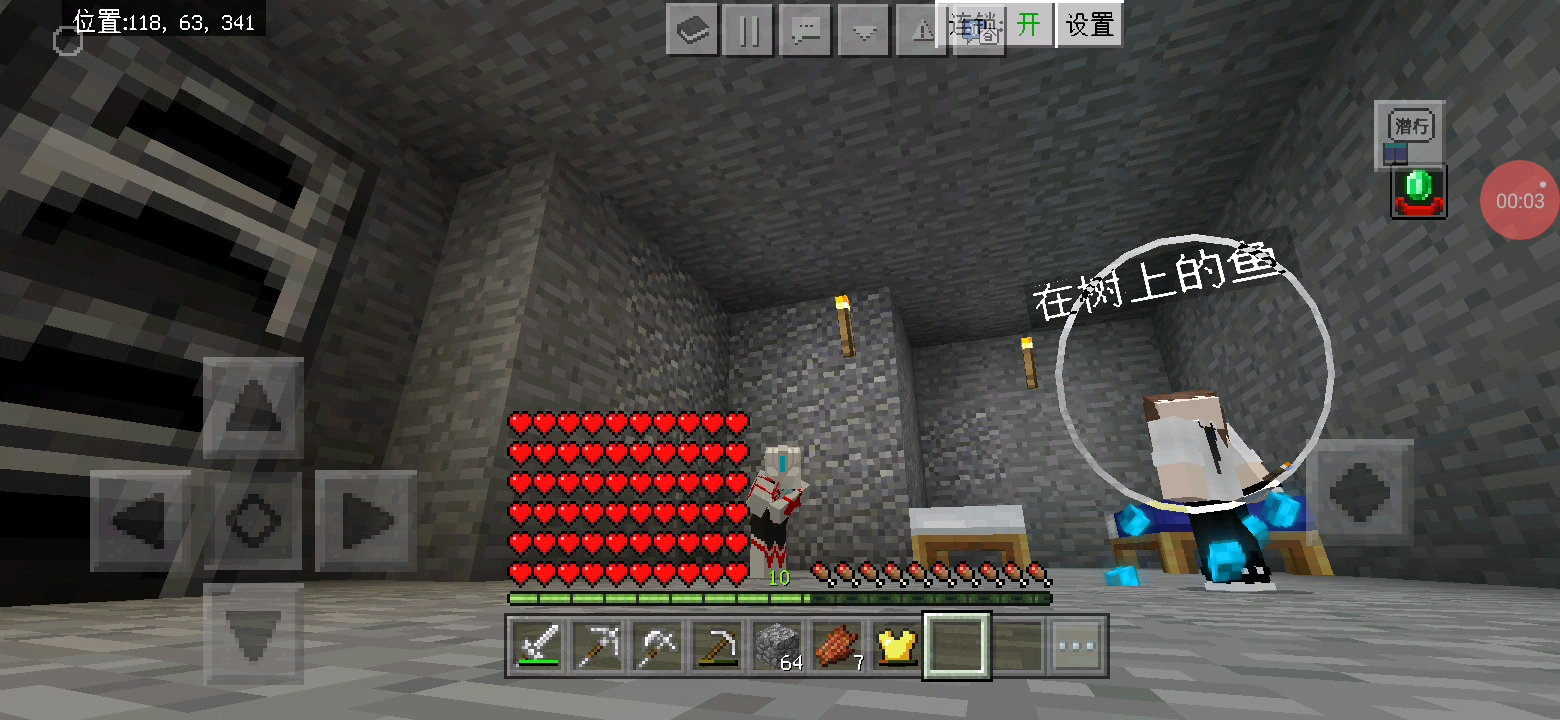Tap the green emerald shop icon
The width and height of the screenshot is (1560, 720).
[x=1418, y=192]
